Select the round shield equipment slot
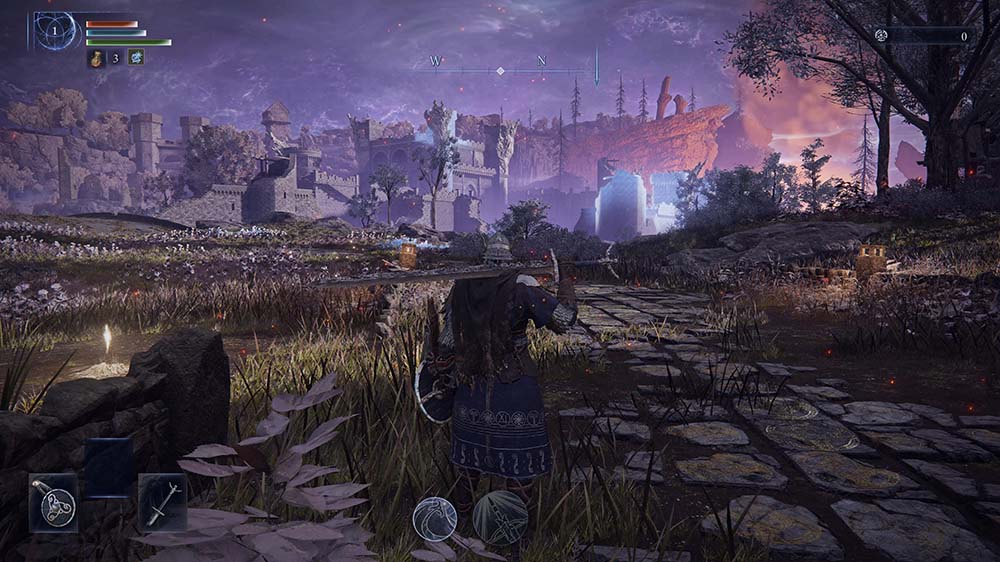This screenshot has height=562, width=1000. click(x=53, y=502)
